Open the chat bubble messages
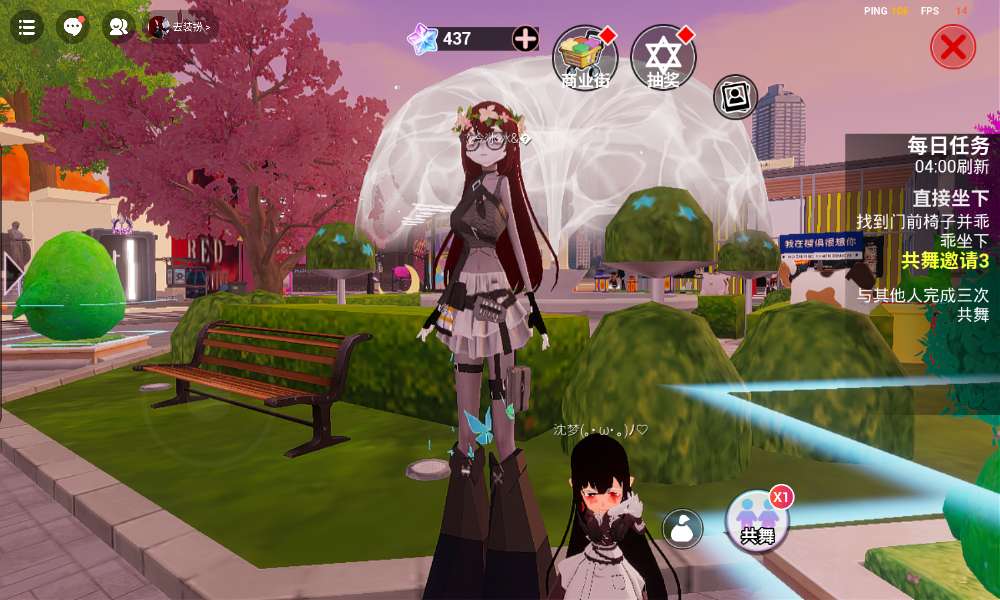Image resolution: width=1000 pixels, height=600 pixels. click(x=73, y=27)
